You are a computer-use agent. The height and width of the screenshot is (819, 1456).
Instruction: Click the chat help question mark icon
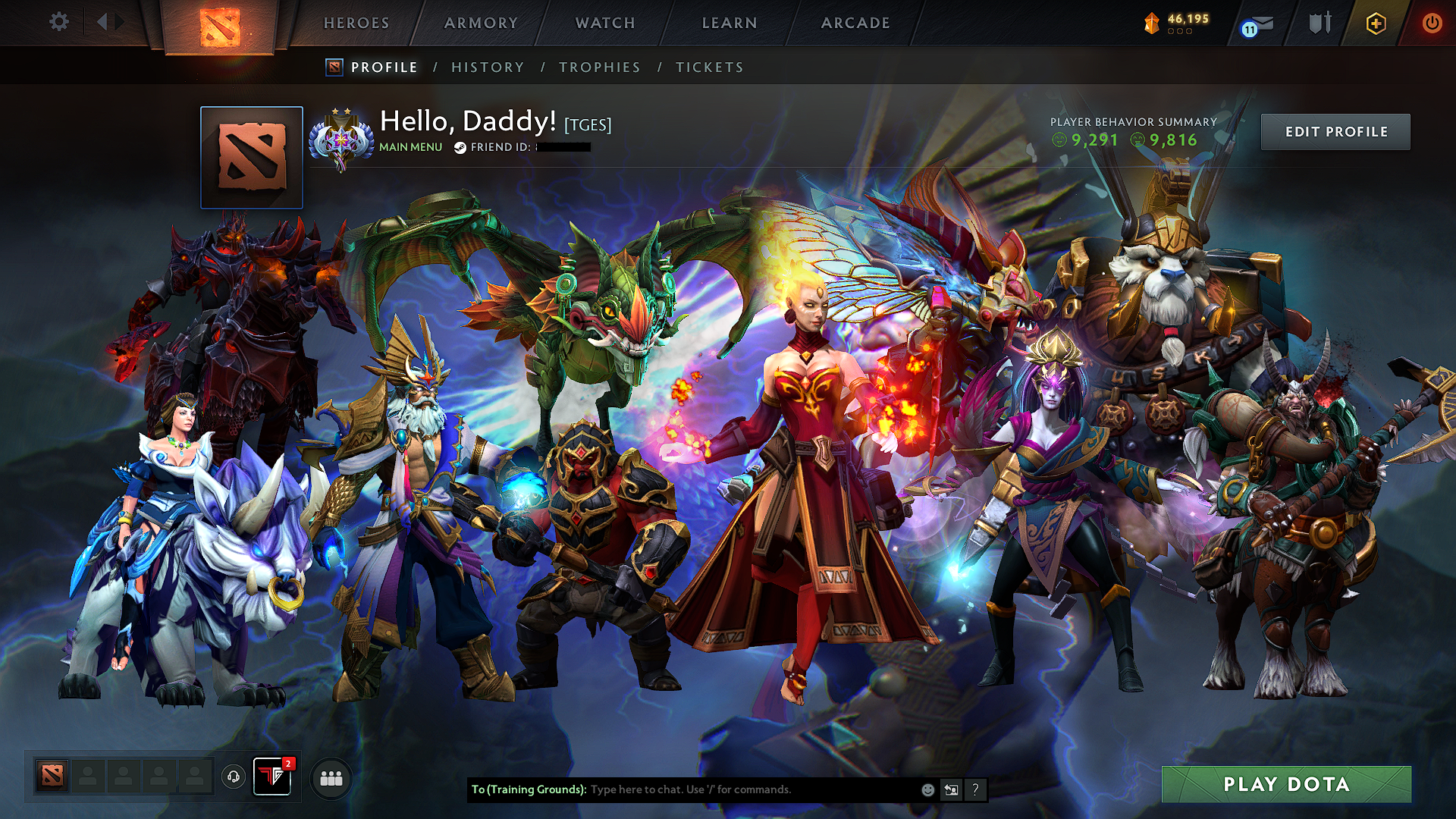pos(975,789)
